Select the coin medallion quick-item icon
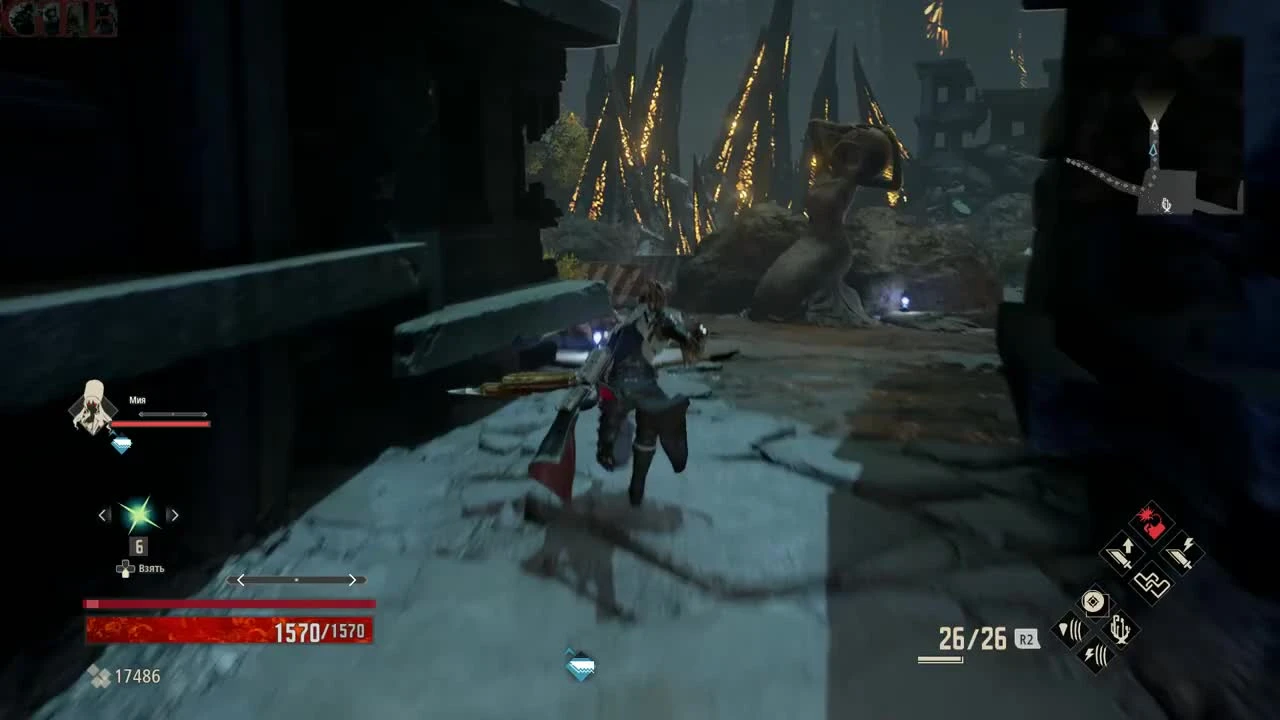 tap(1094, 602)
